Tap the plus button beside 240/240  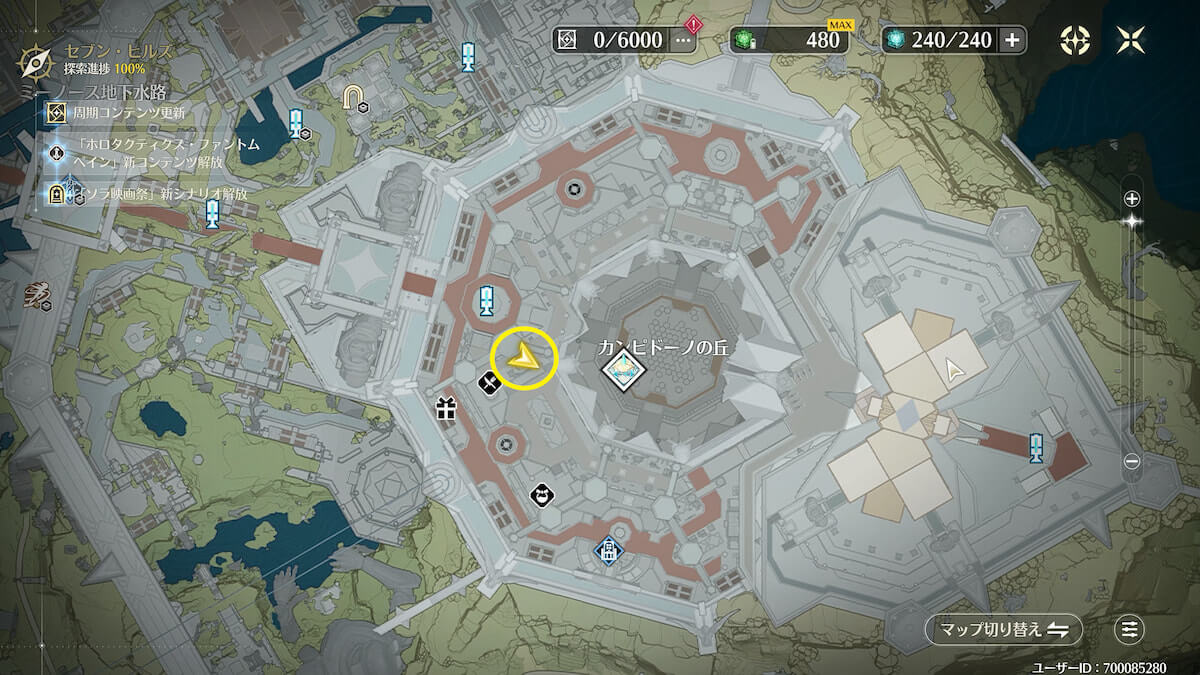tap(1012, 40)
